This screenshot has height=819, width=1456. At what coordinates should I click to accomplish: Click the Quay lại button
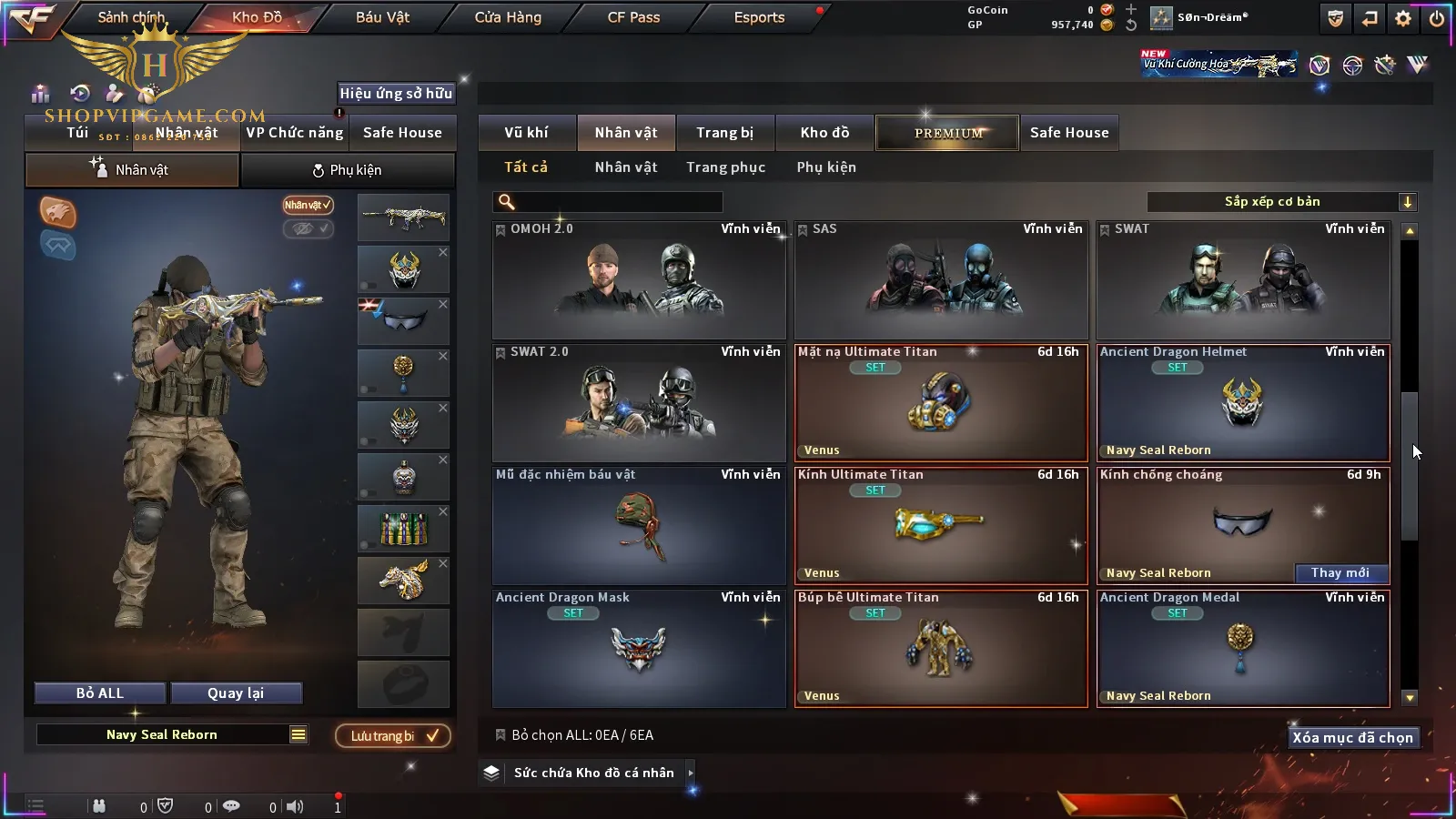coord(236,693)
